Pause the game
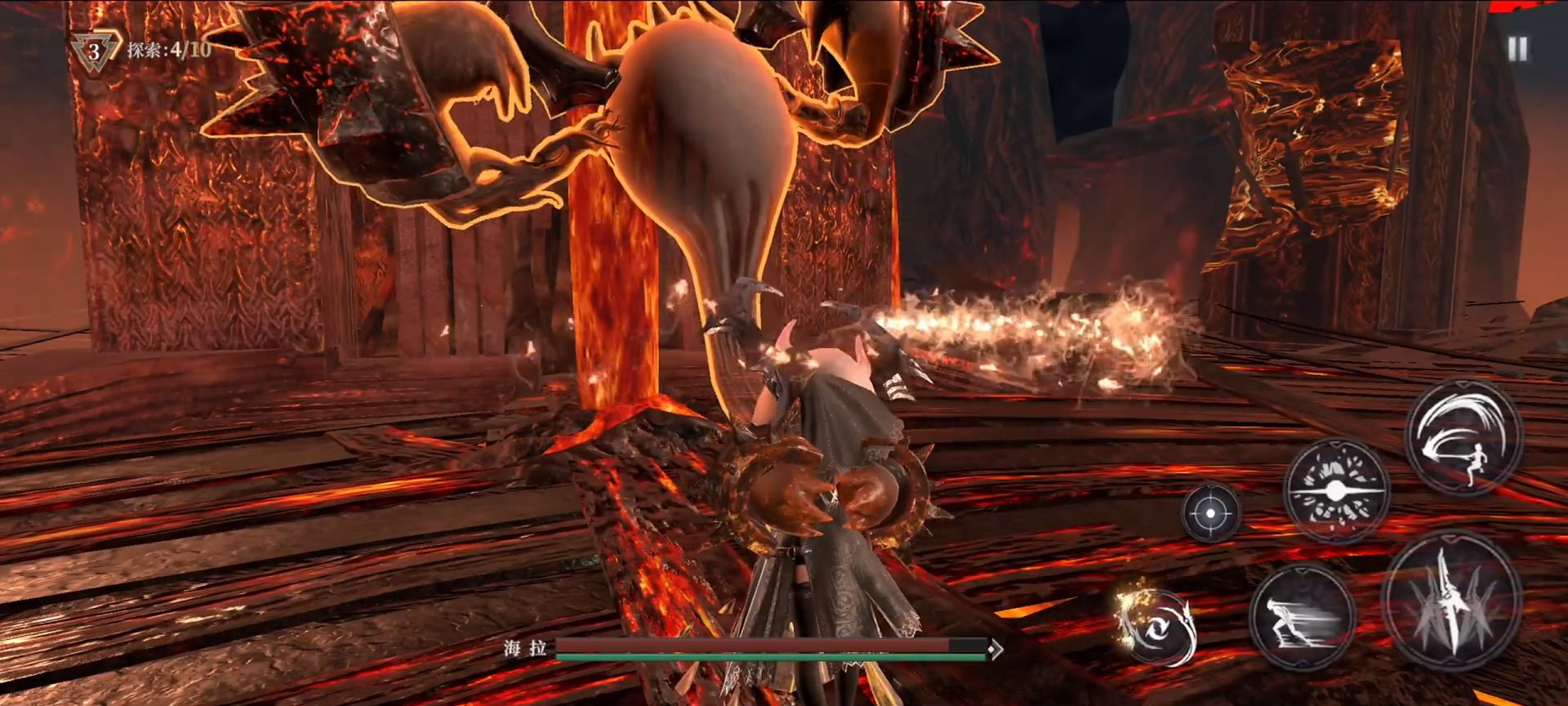Viewport: 1568px width, 706px height. tap(1517, 49)
